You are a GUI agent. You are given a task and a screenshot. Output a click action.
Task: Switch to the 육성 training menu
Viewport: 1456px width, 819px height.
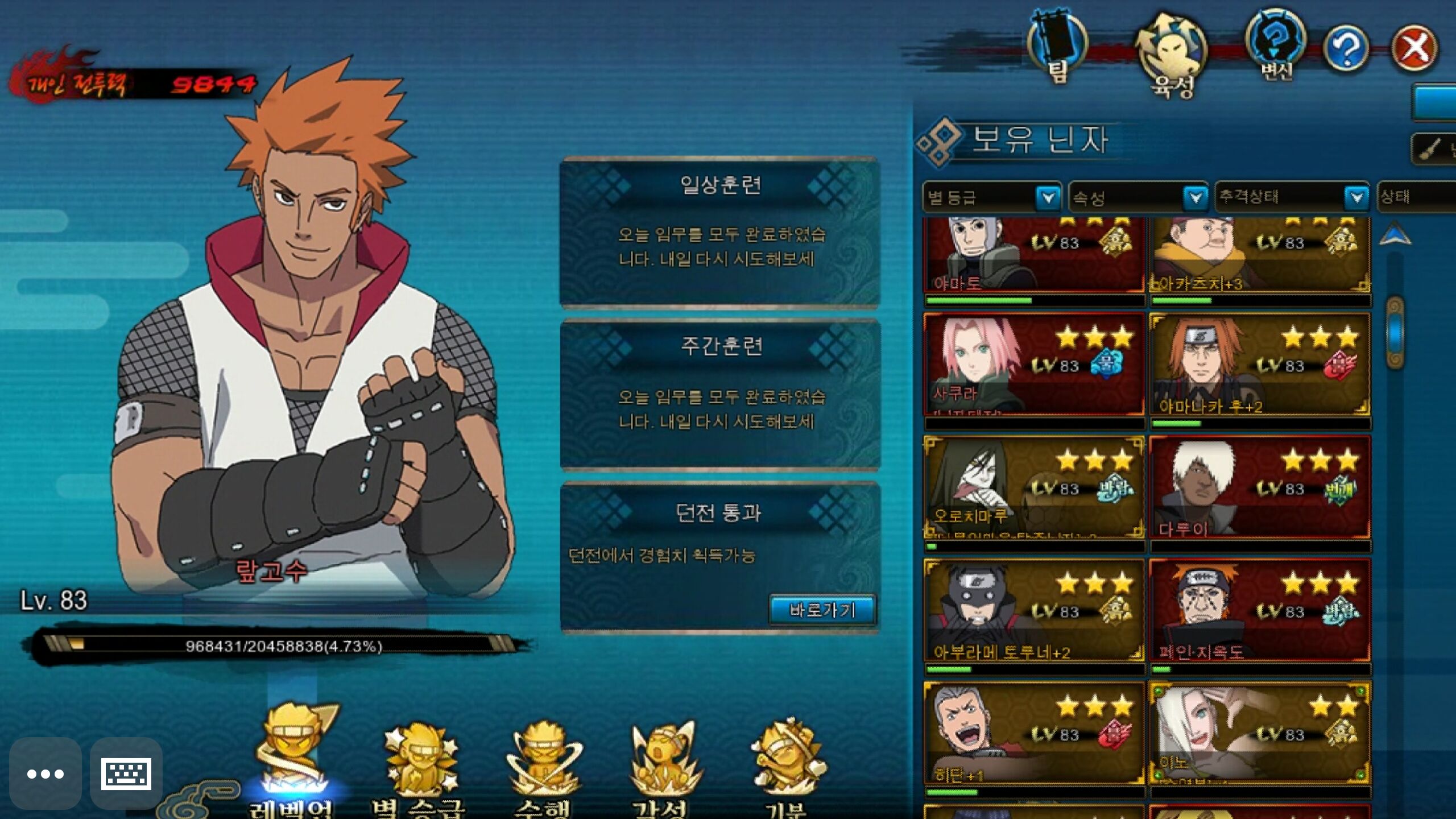tap(1171, 55)
